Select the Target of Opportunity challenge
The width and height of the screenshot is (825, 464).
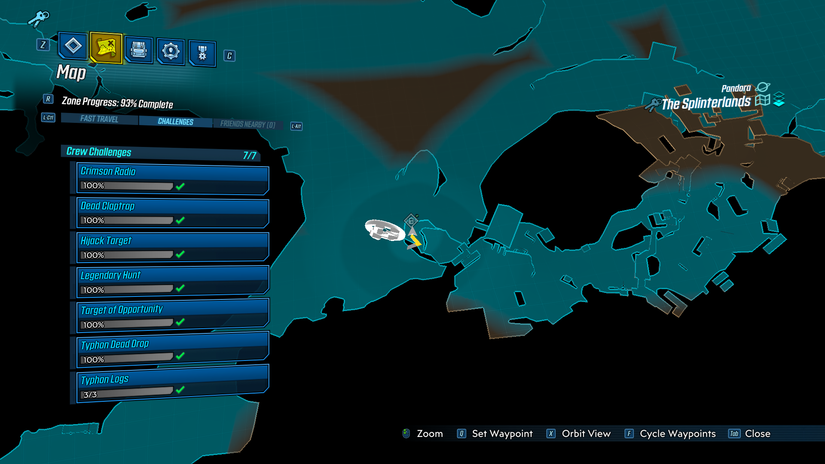coord(173,316)
